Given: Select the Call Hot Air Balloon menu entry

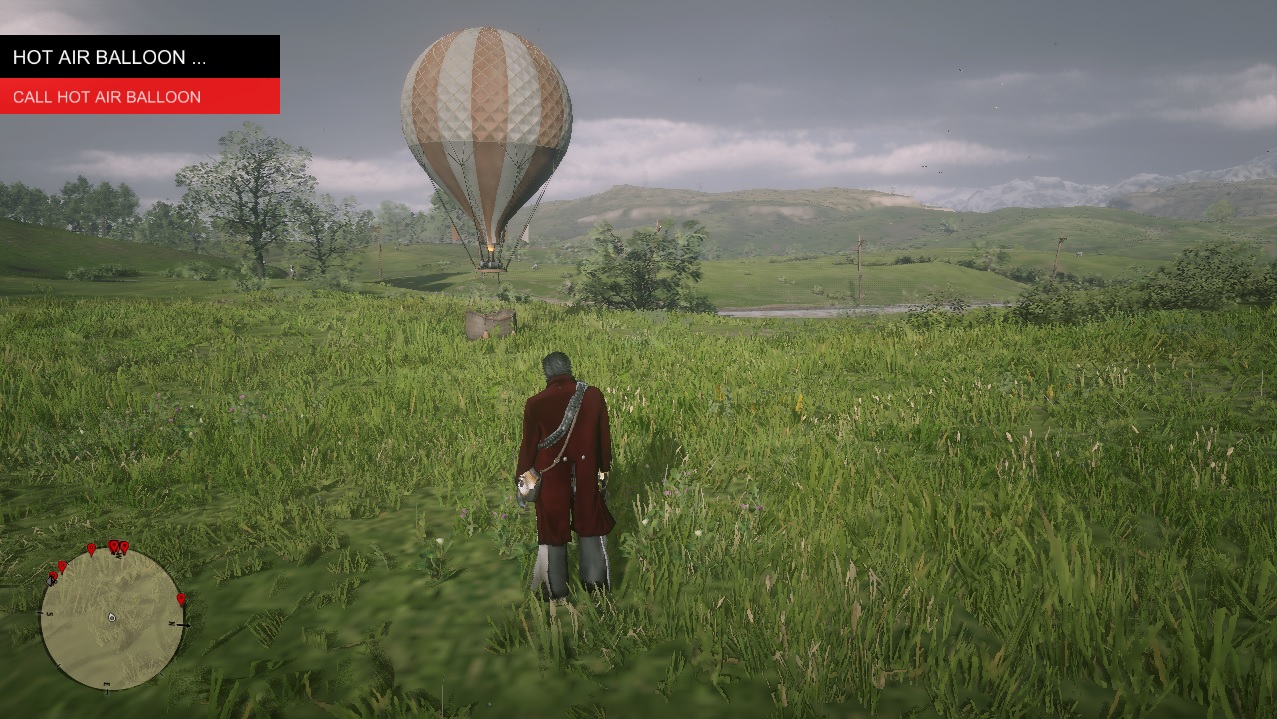Looking at the screenshot, I should (140, 97).
